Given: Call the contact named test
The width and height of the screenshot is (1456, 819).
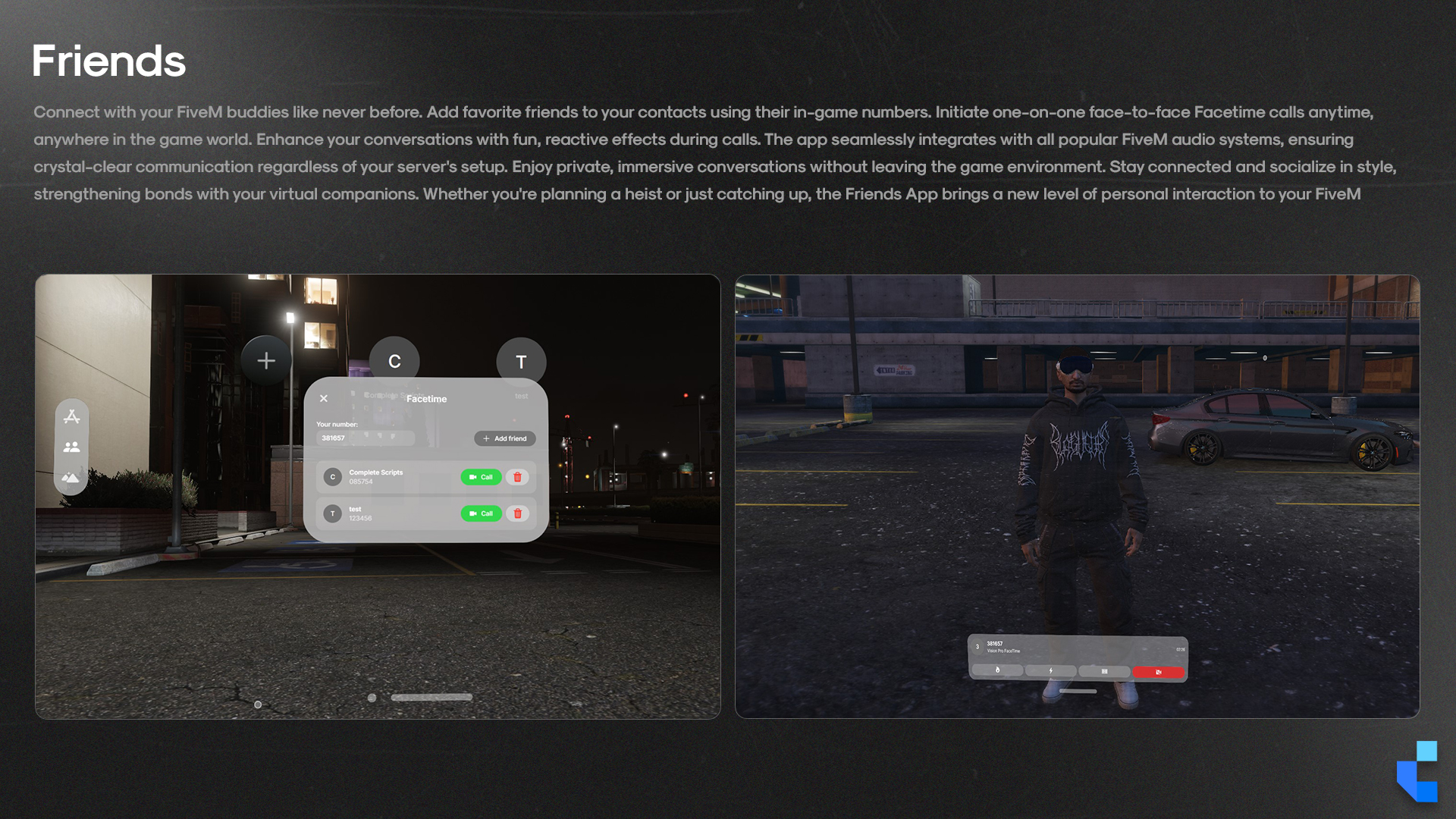Looking at the screenshot, I should click(x=481, y=513).
